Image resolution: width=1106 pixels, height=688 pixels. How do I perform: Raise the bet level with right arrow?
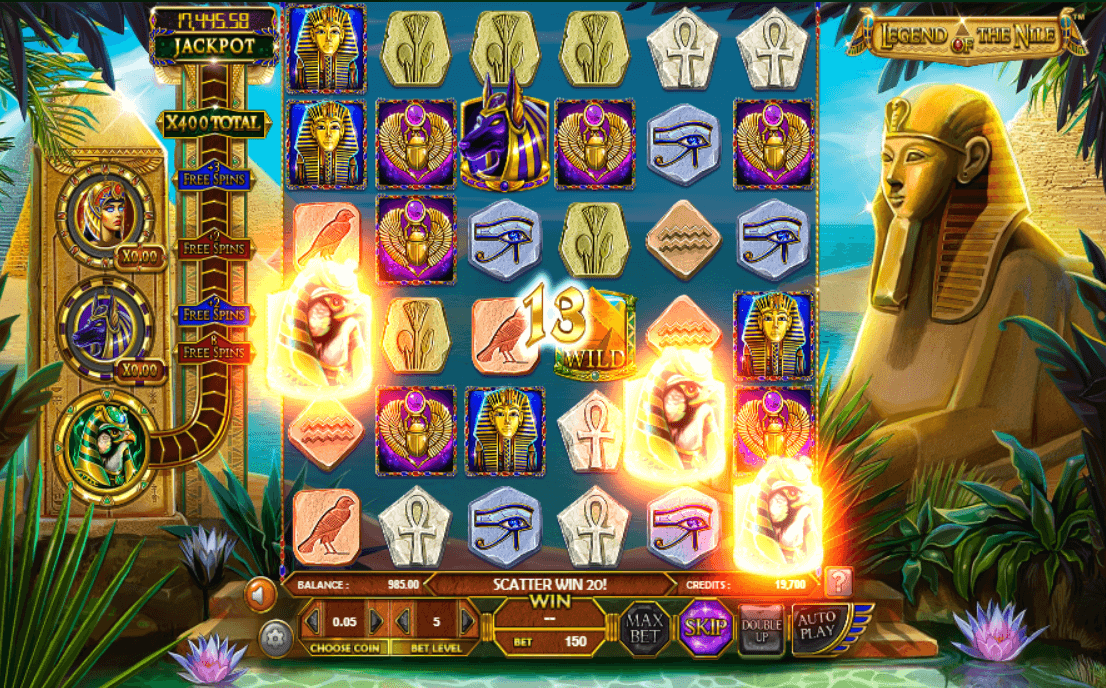point(466,621)
